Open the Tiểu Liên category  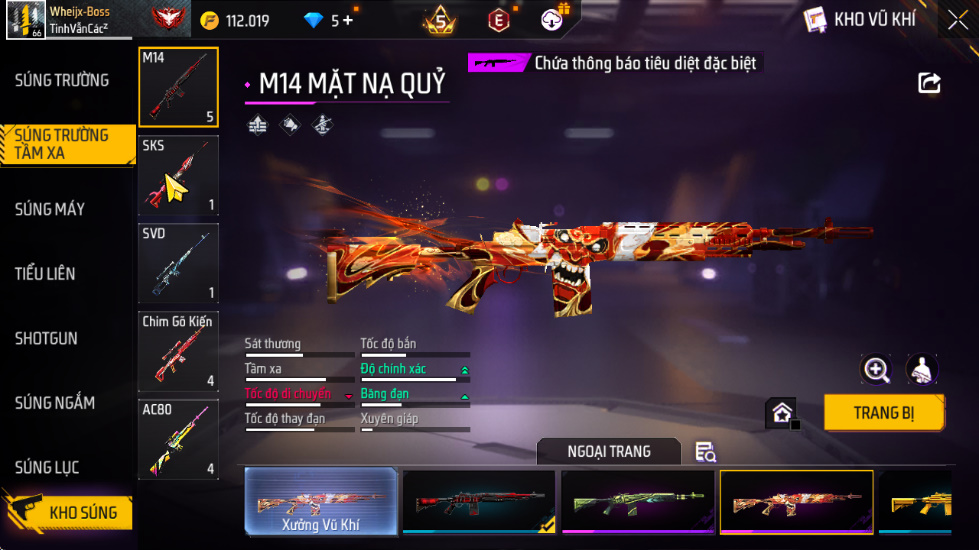point(45,273)
